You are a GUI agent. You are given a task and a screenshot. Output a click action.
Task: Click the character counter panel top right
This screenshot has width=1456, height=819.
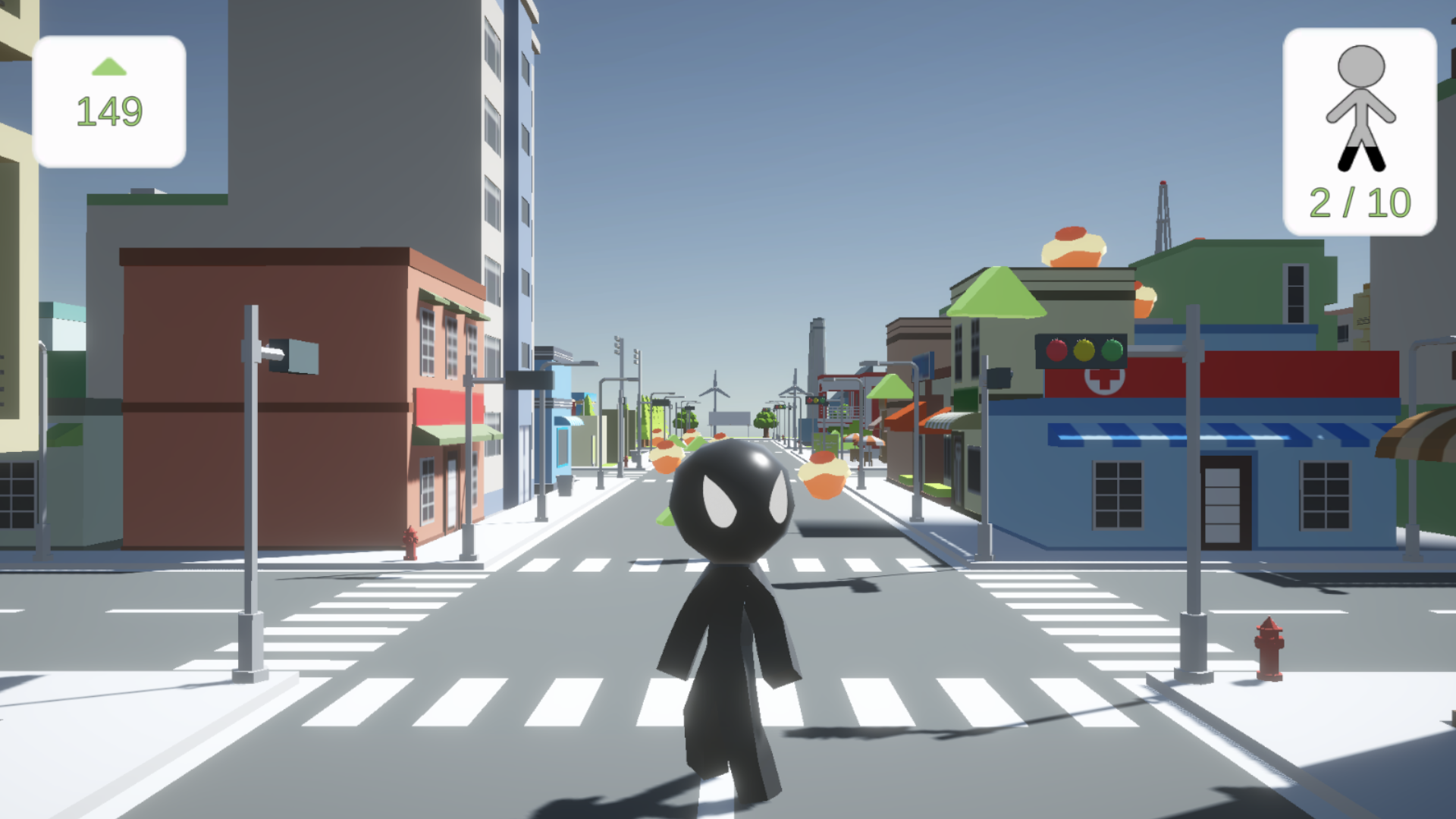point(1360,125)
